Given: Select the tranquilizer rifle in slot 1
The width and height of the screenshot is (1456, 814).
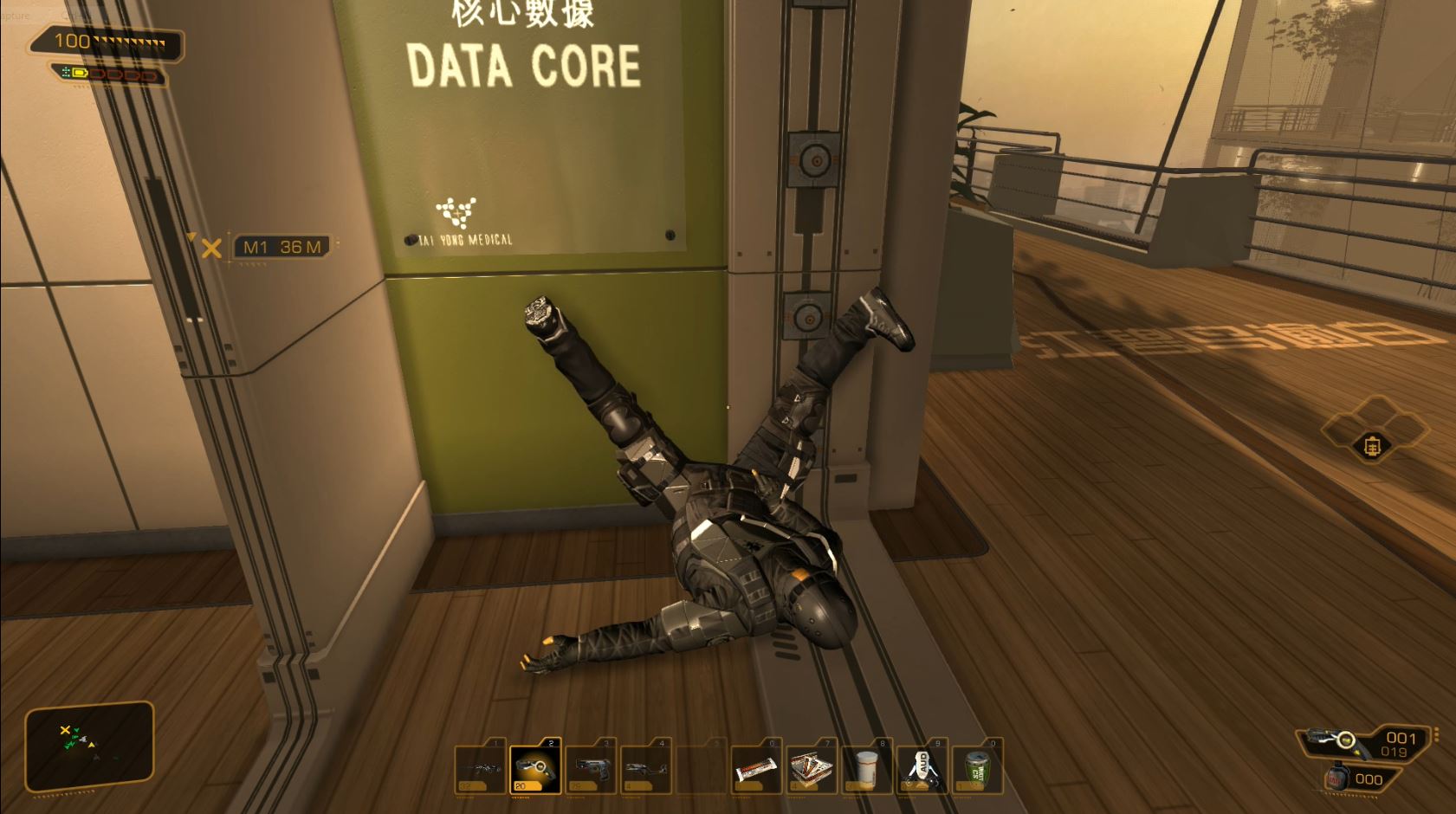Looking at the screenshot, I should click(534, 769).
